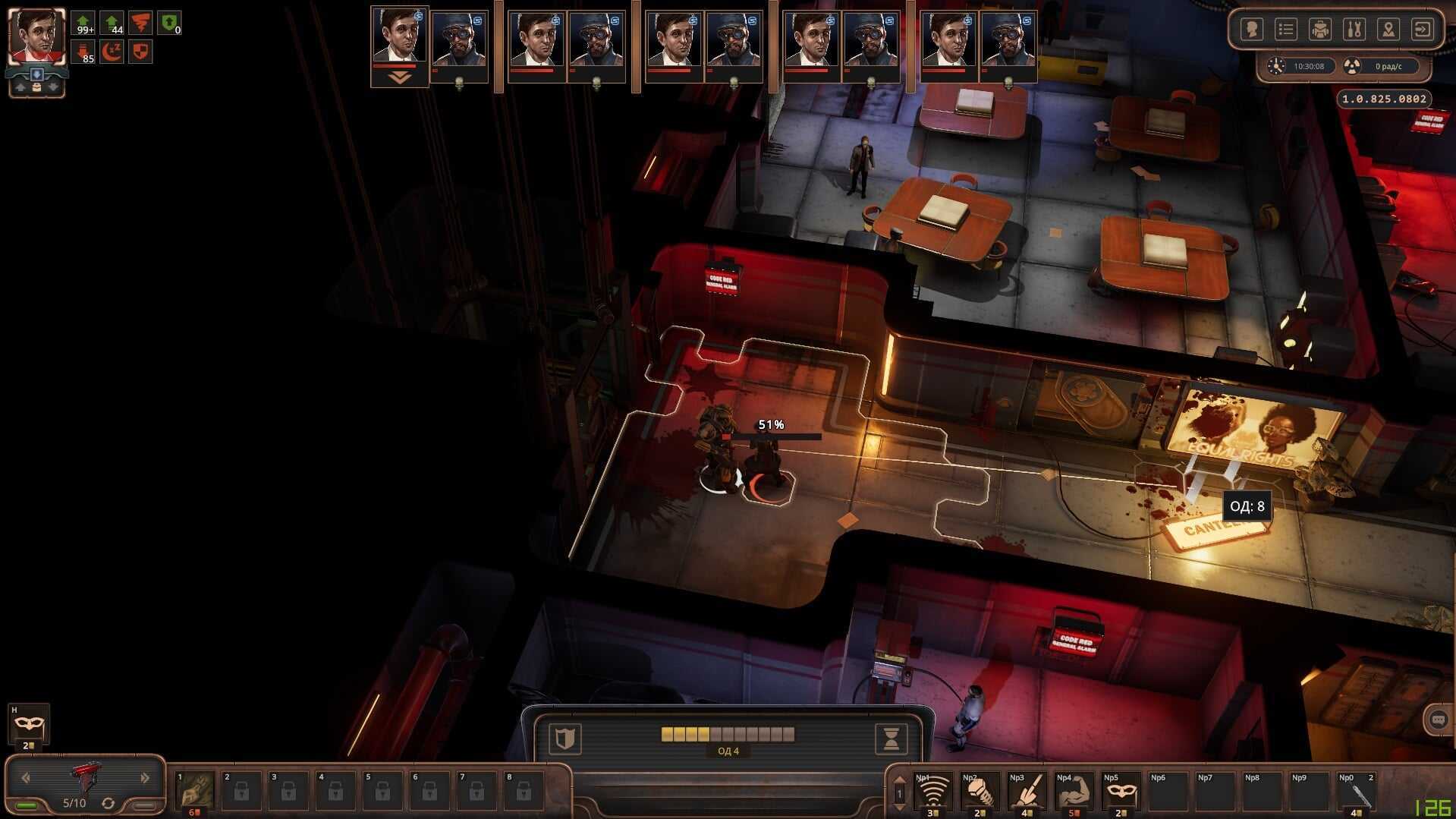This screenshot has height=819, width=1456.
Task: Select the main character portrait
Action: (36, 36)
